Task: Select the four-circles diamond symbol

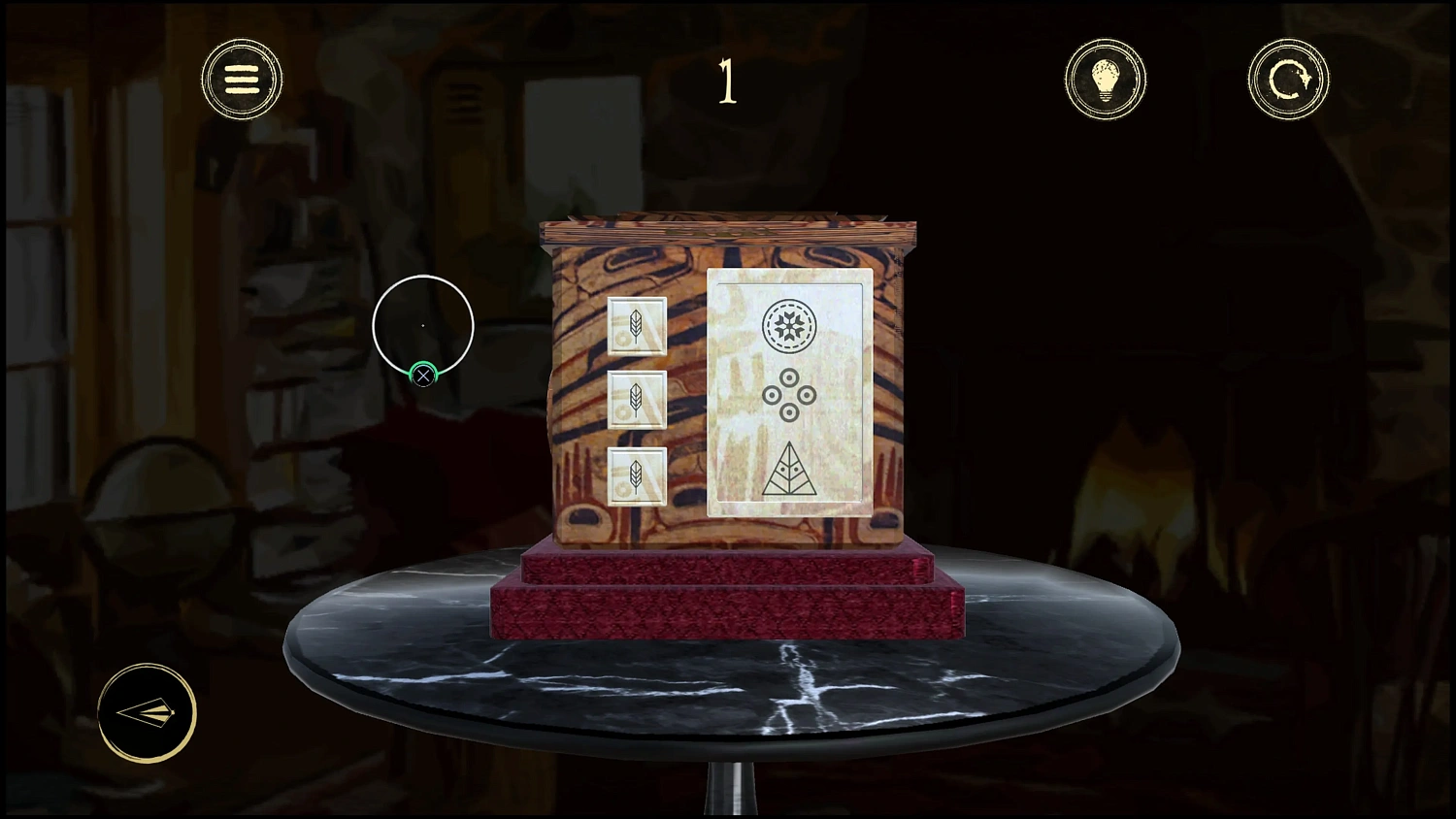Action: [x=791, y=396]
